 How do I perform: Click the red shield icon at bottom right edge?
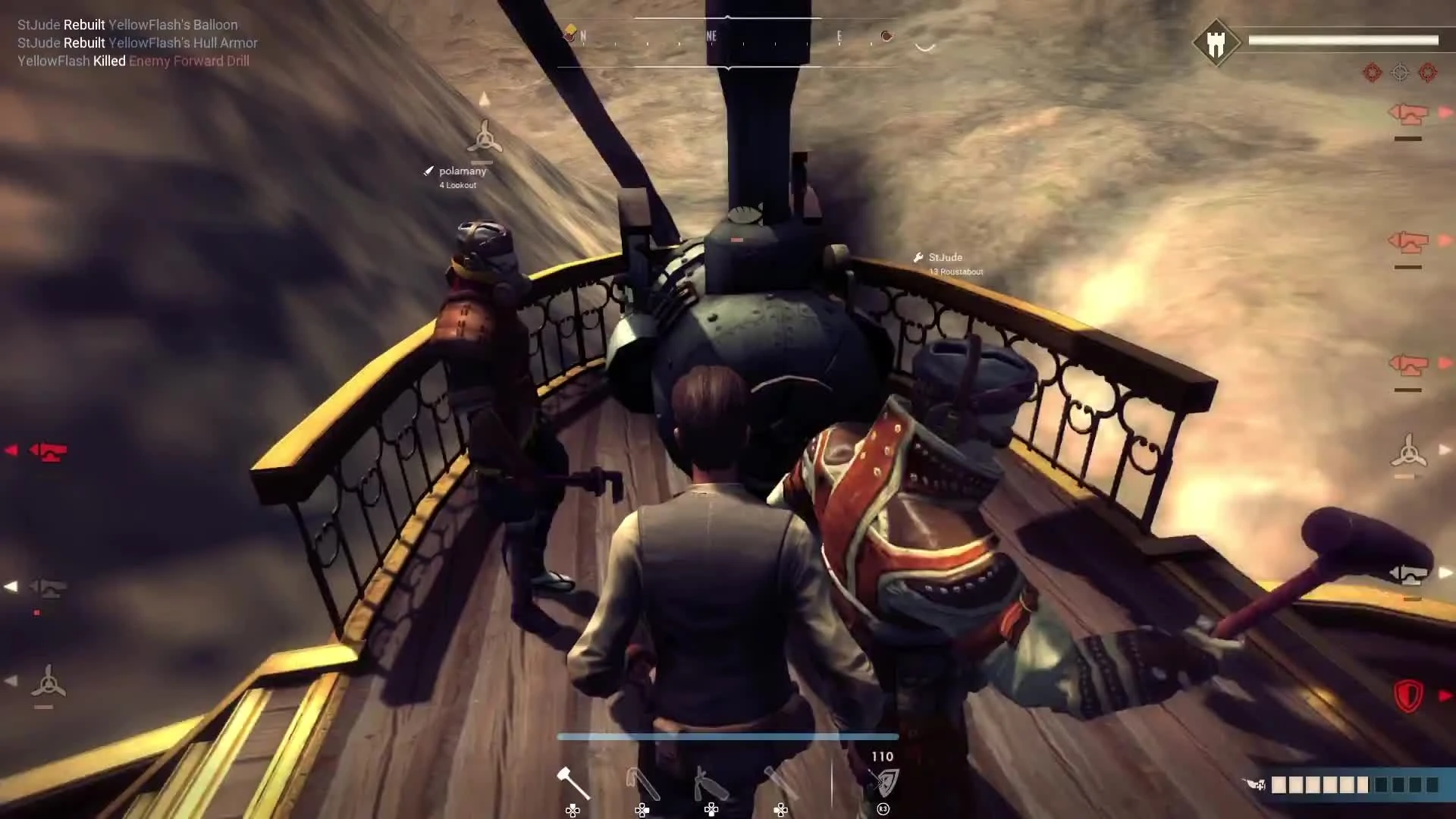click(x=1409, y=694)
